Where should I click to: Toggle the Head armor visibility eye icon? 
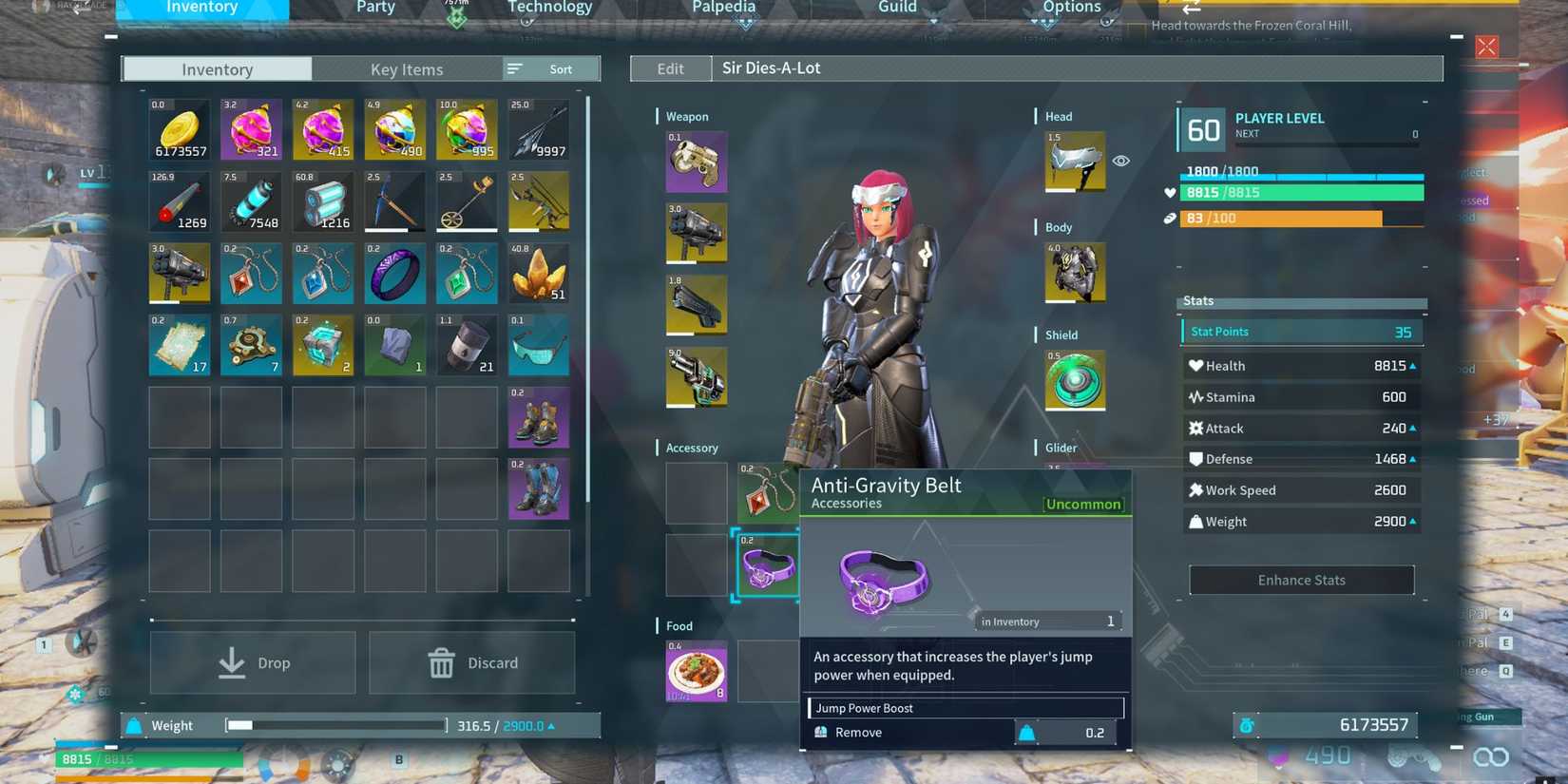pos(1121,161)
